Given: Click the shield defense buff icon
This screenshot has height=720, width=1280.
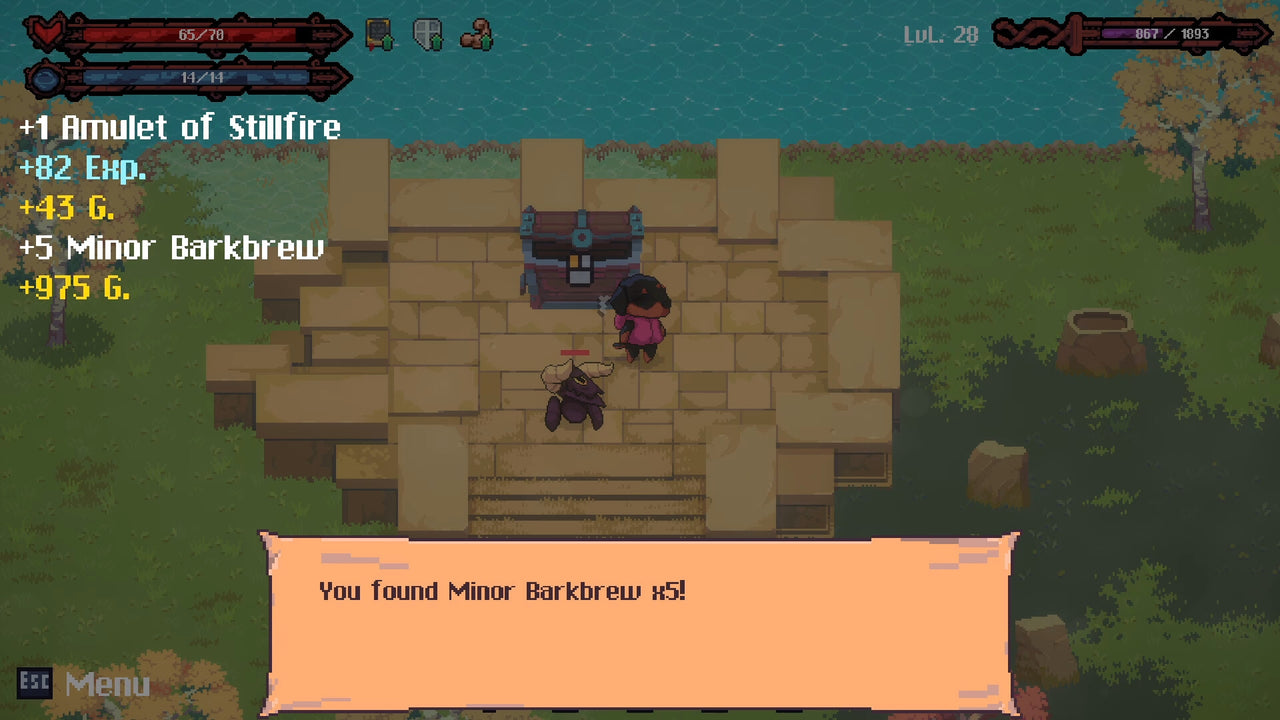Looking at the screenshot, I should pyautogui.click(x=427, y=33).
